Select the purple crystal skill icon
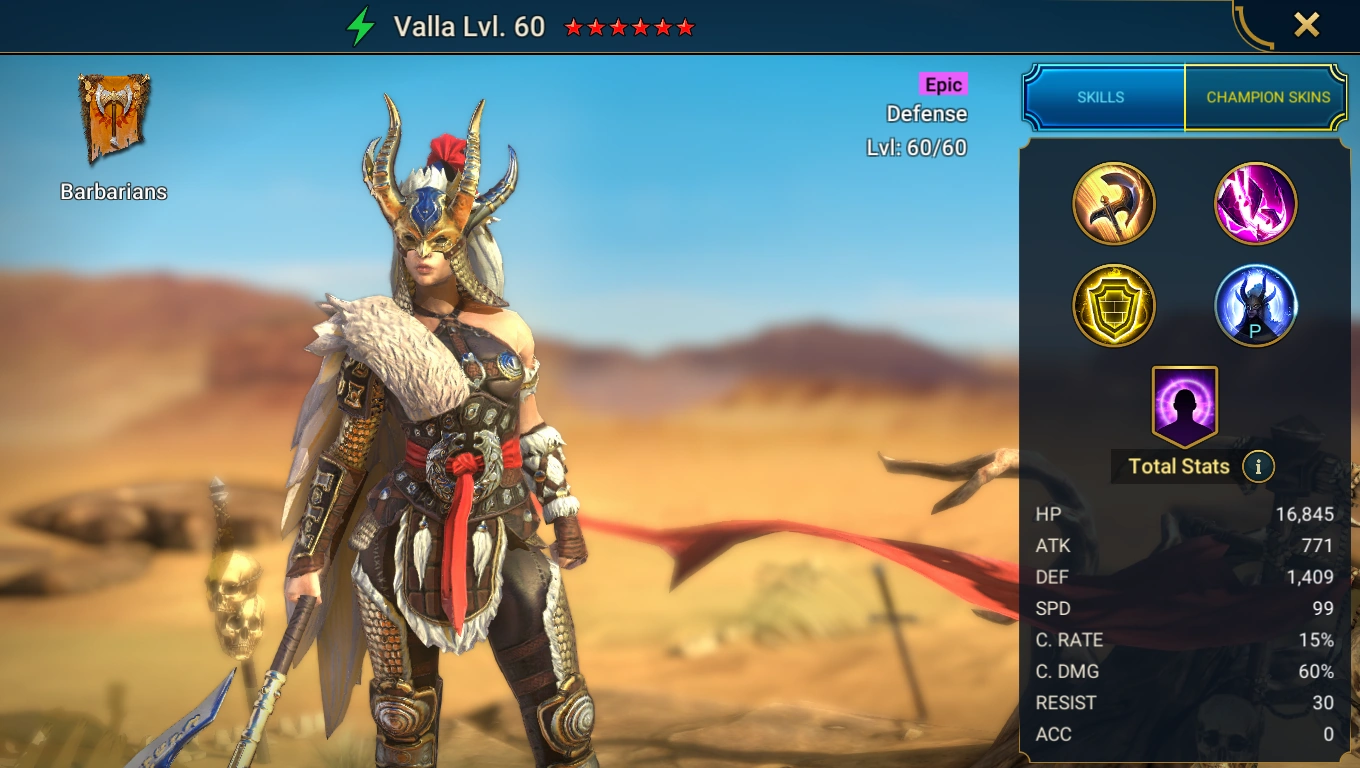 tap(1256, 204)
